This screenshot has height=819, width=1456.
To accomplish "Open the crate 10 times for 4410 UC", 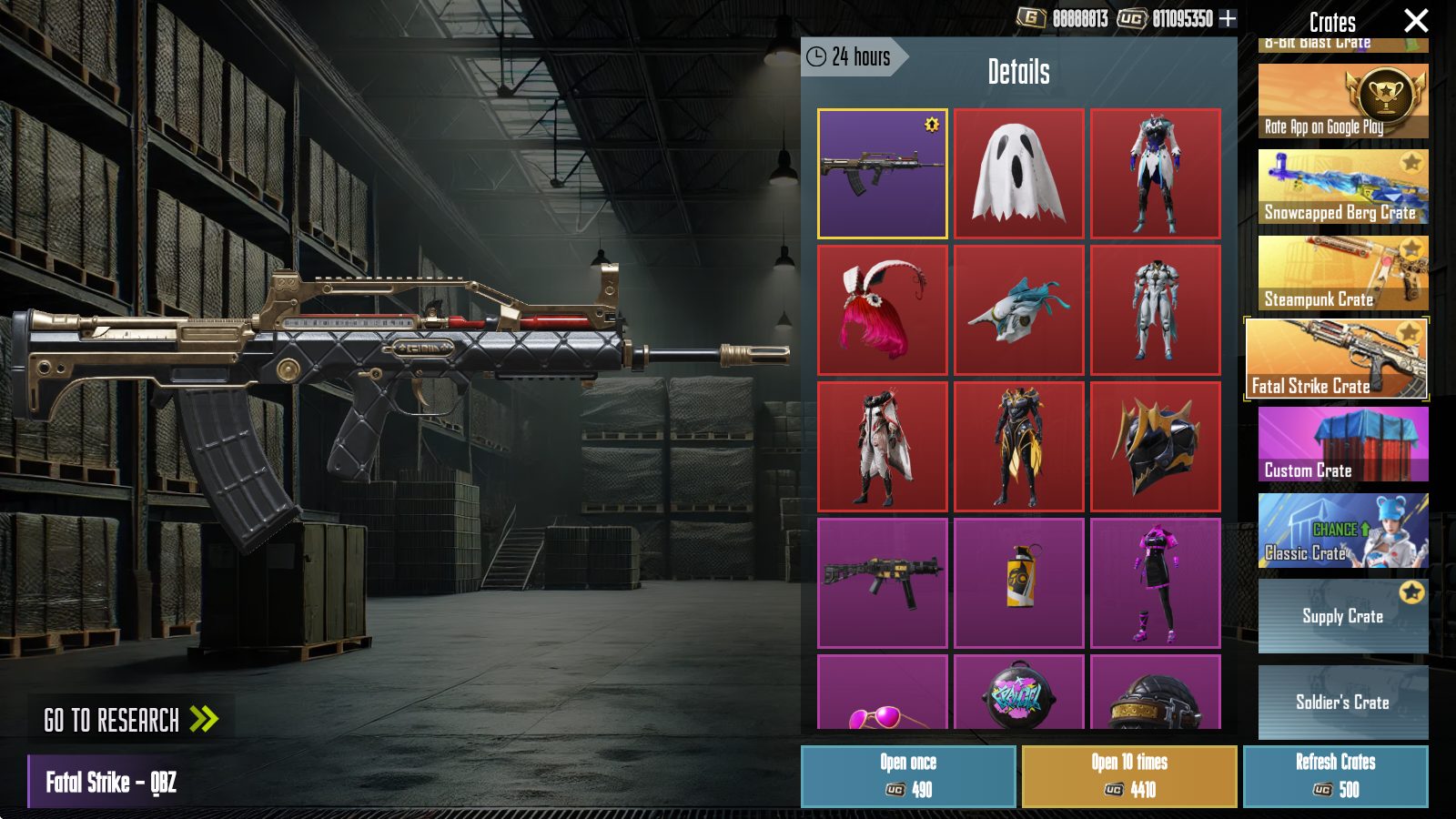I will point(1128,776).
